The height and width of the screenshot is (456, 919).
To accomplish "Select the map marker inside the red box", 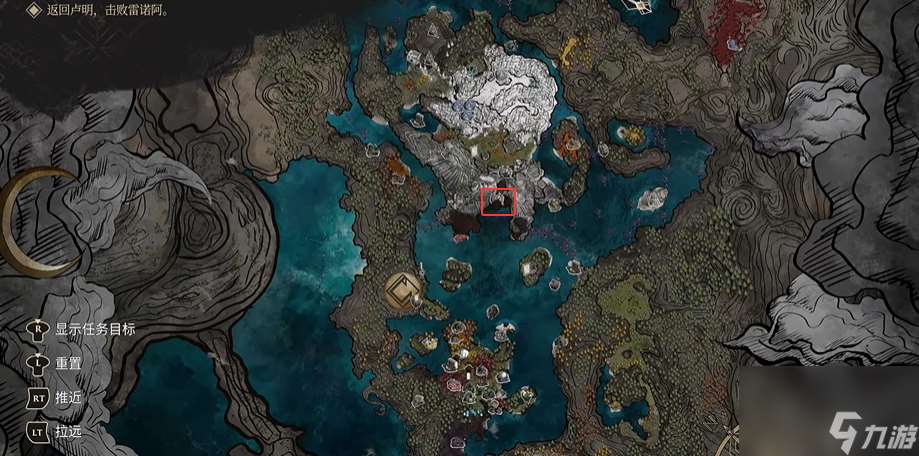I will 498,201.
